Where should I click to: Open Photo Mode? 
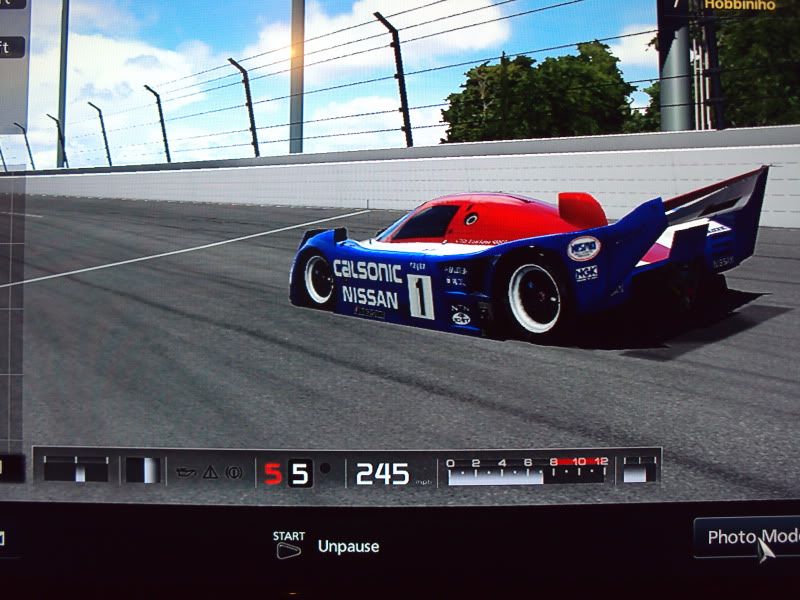click(x=748, y=537)
